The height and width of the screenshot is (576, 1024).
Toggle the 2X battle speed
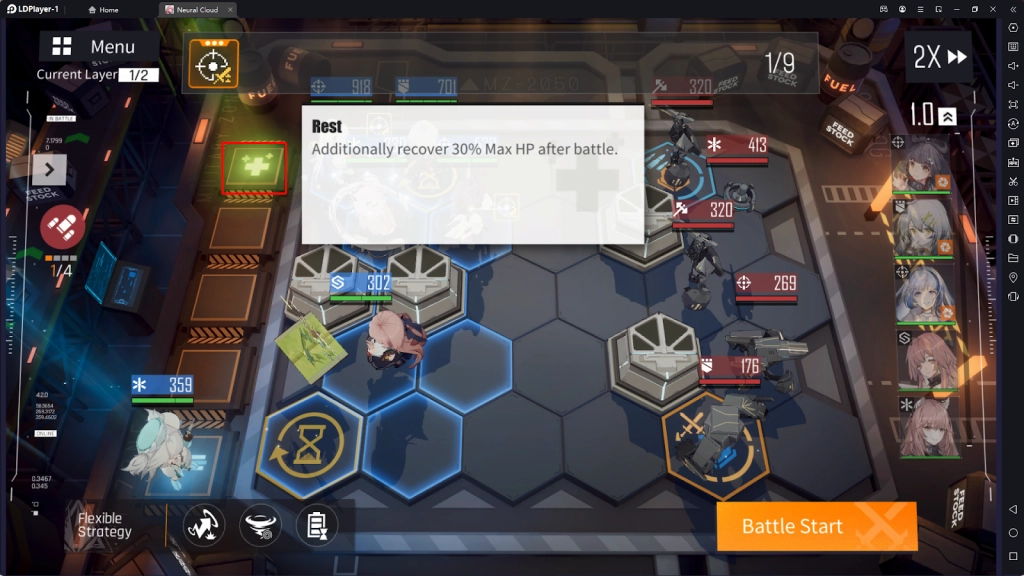(939, 57)
